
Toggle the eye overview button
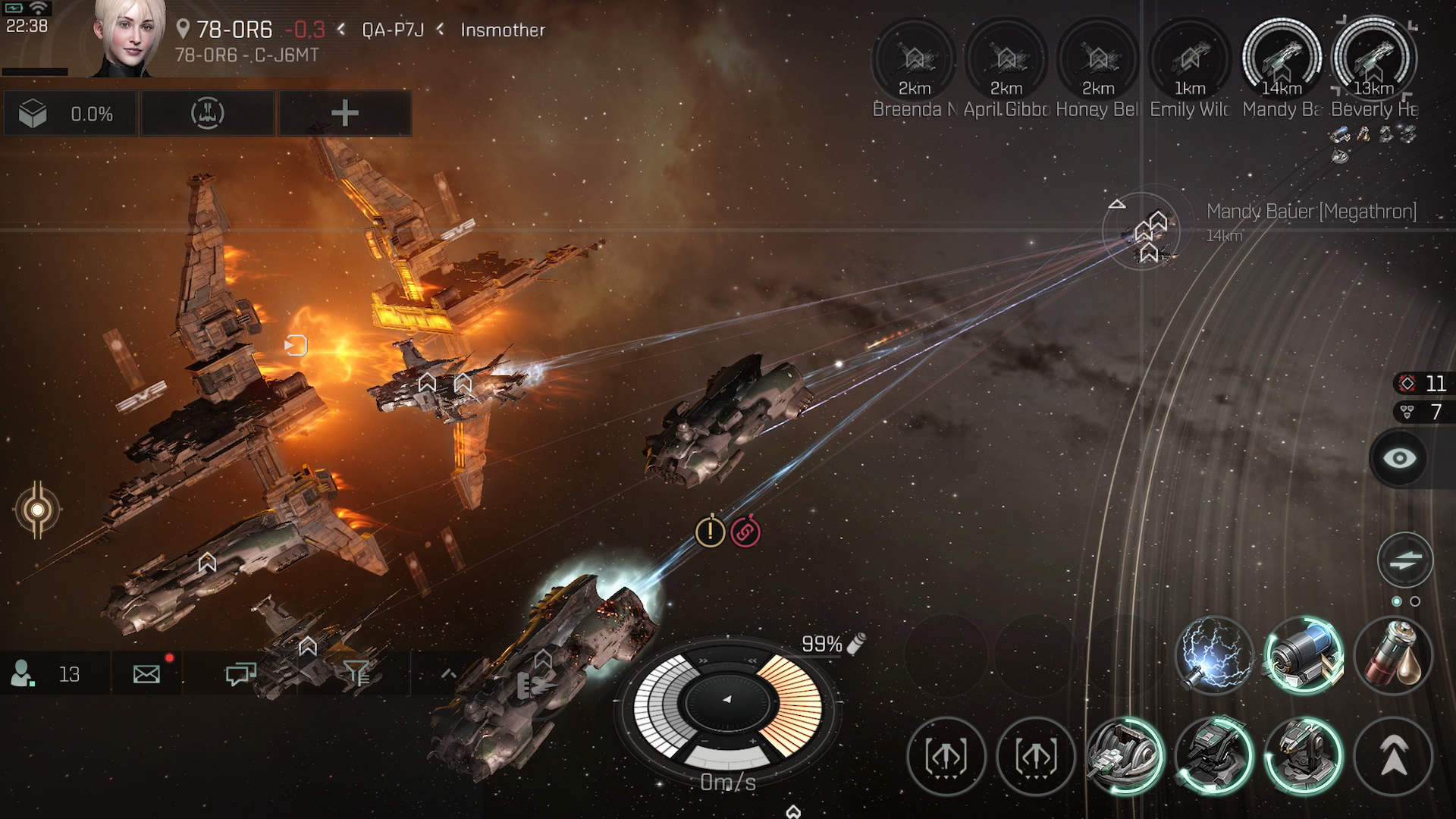[x=1400, y=458]
